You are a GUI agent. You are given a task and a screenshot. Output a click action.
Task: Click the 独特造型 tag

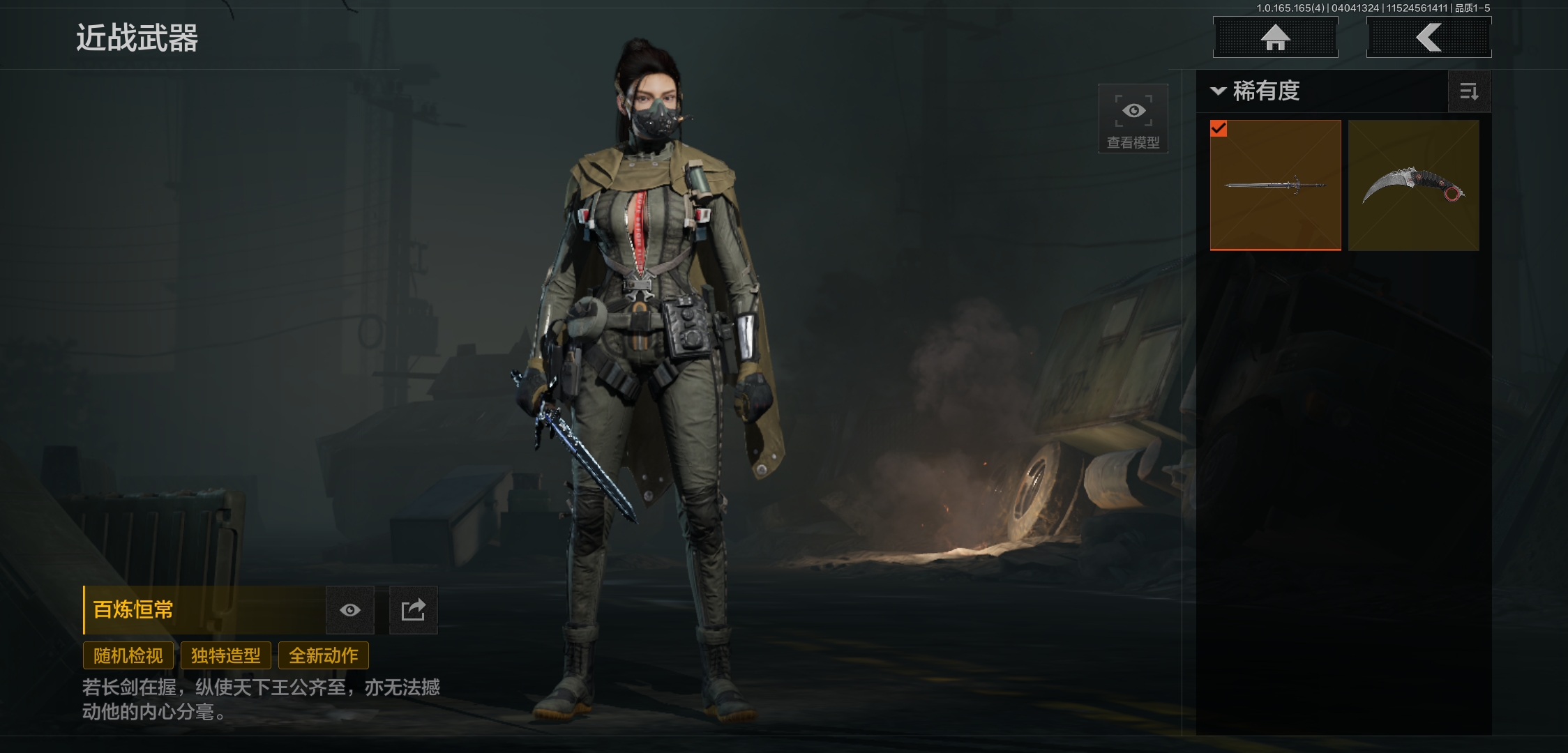pyautogui.click(x=226, y=655)
